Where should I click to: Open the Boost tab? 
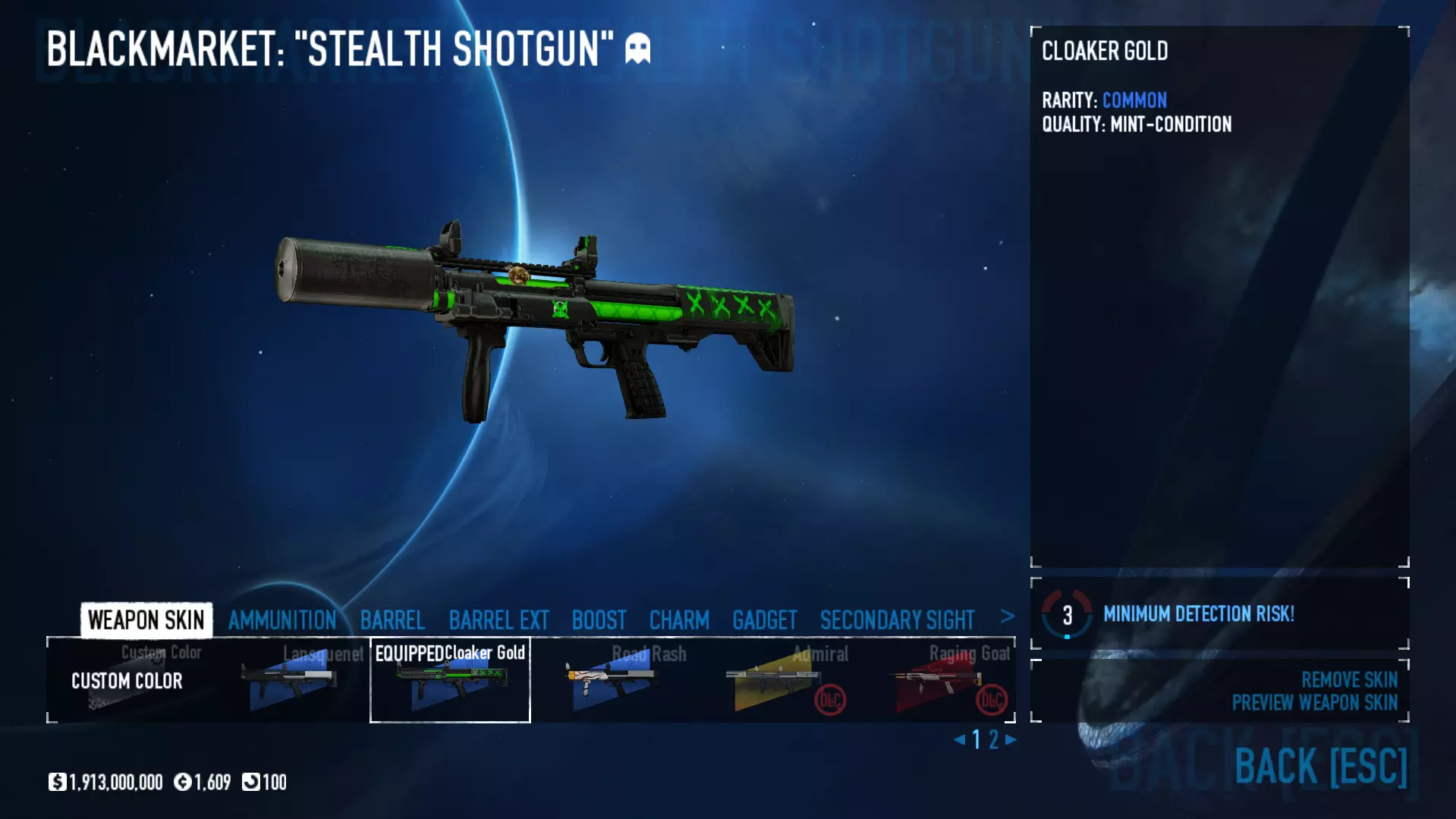click(x=599, y=620)
